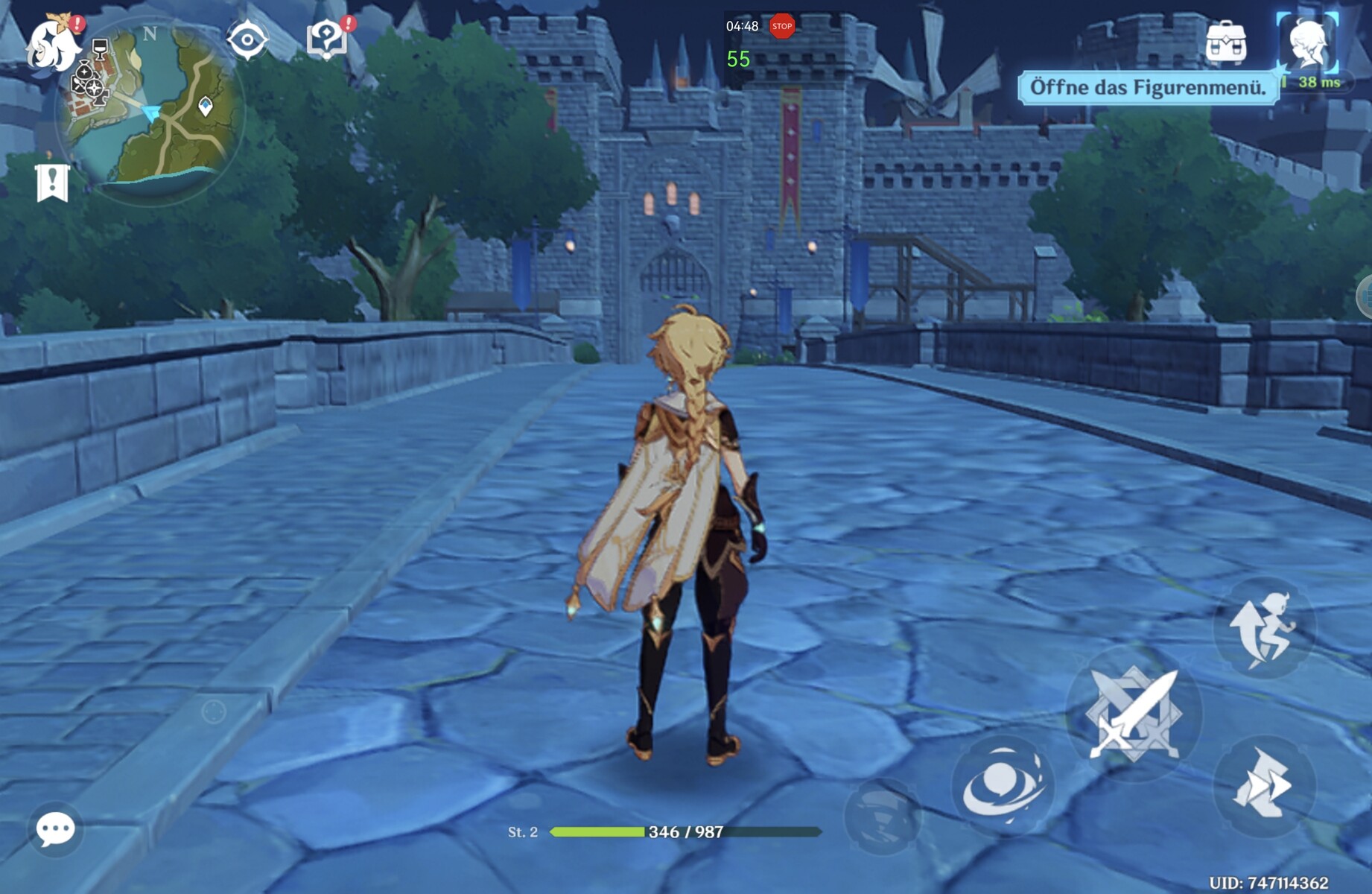Tap the jump button
1372x894 pixels.
[x=1264, y=628]
